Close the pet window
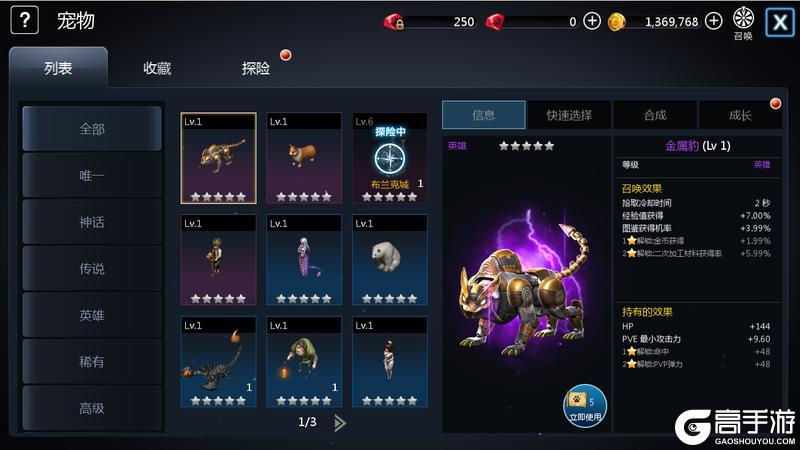 click(779, 21)
